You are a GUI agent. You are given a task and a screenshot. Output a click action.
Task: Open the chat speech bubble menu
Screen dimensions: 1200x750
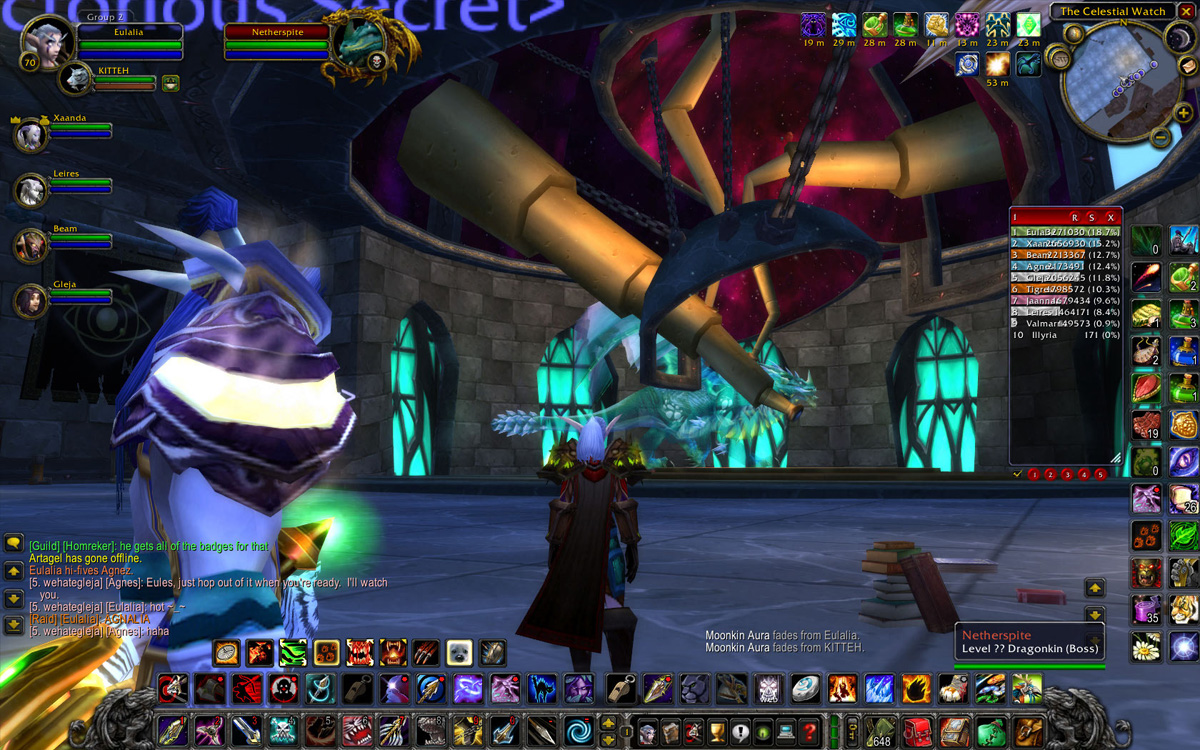14,543
